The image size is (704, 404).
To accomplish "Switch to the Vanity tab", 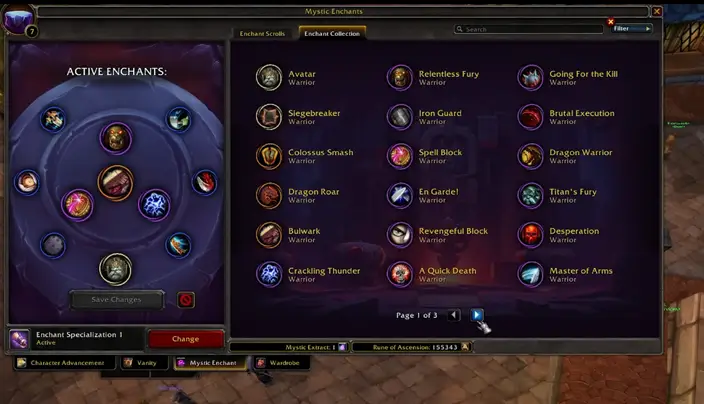I will click(141, 363).
